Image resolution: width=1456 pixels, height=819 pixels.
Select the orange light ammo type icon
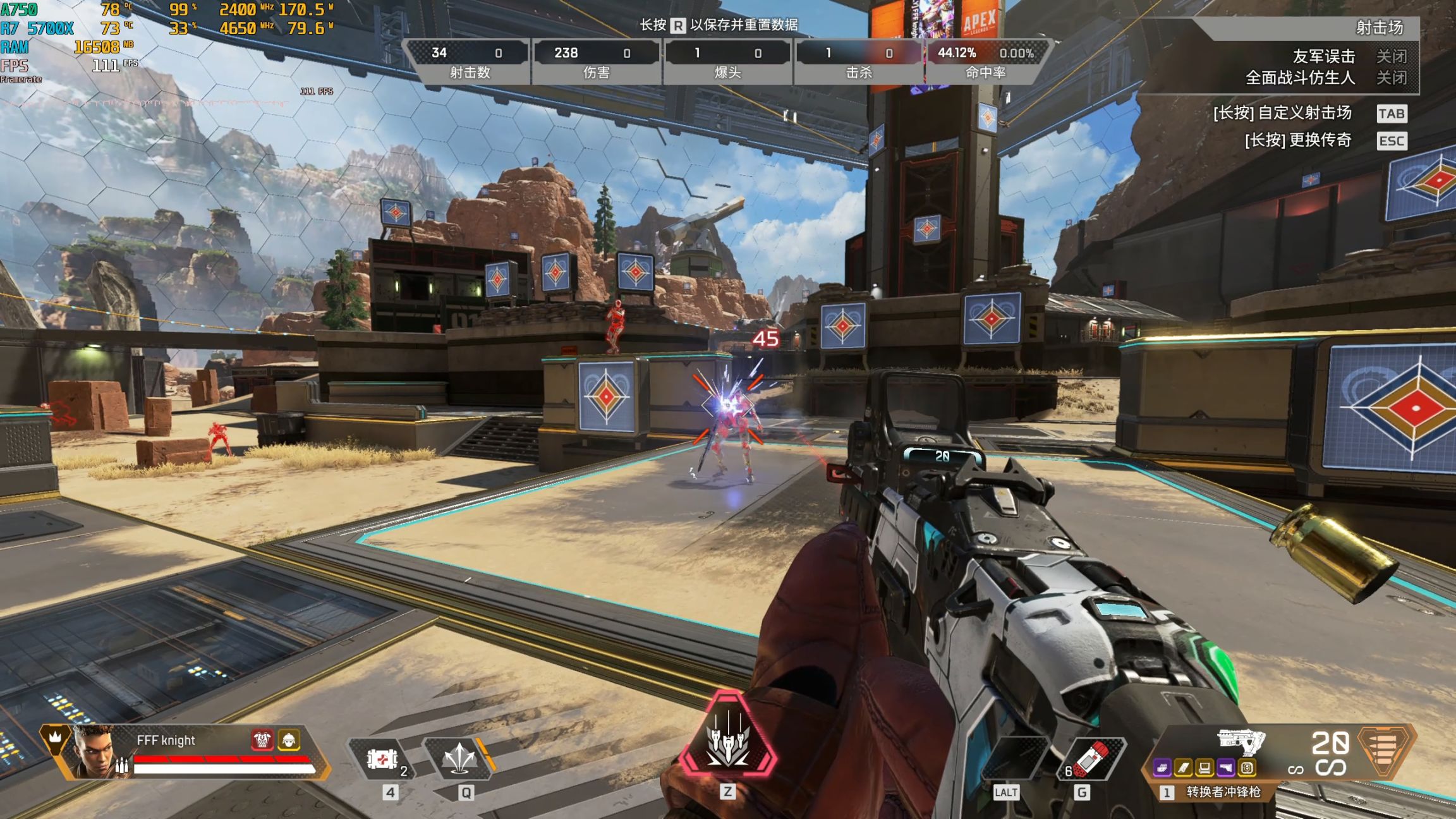click(x=1383, y=750)
